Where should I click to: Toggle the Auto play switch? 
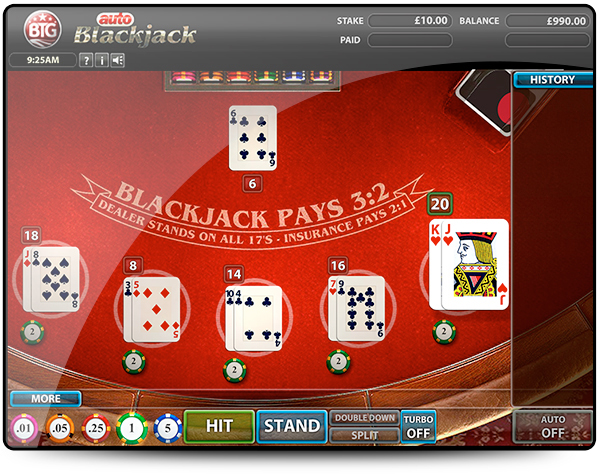pyautogui.click(x=552, y=427)
